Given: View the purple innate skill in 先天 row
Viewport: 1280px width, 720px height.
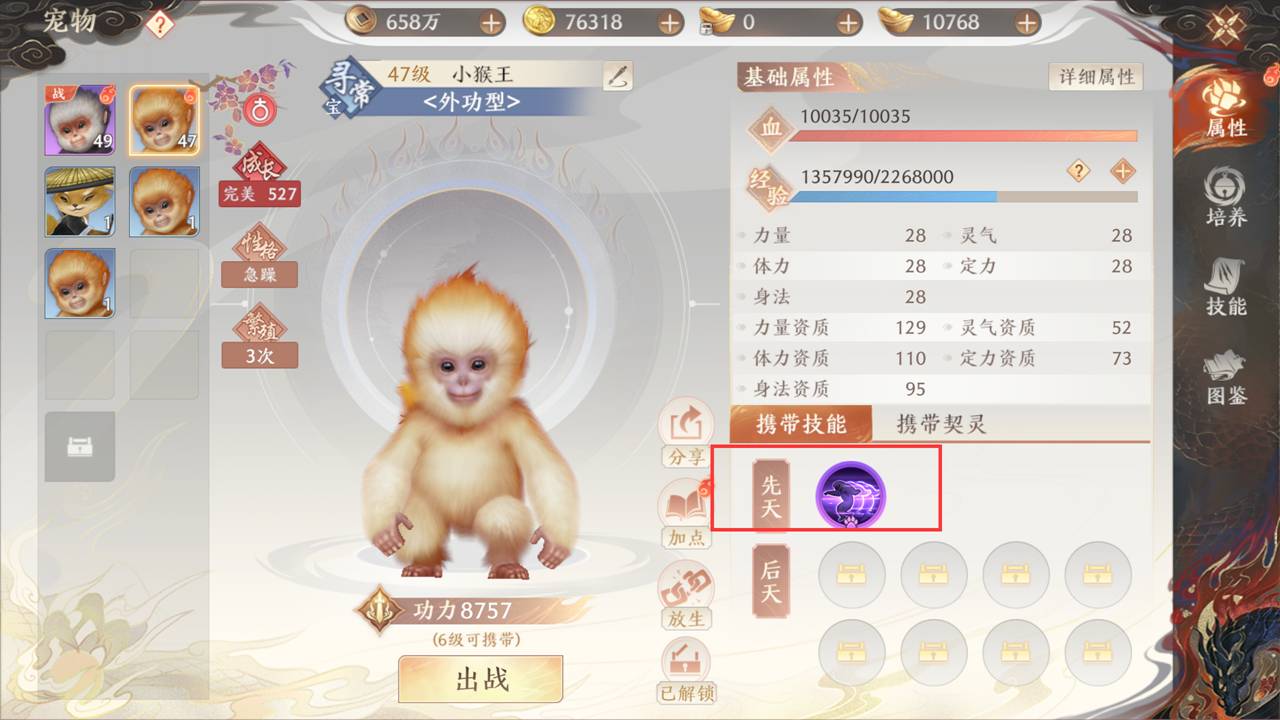Looking at the screenshot, I should [x=851, y=493].
